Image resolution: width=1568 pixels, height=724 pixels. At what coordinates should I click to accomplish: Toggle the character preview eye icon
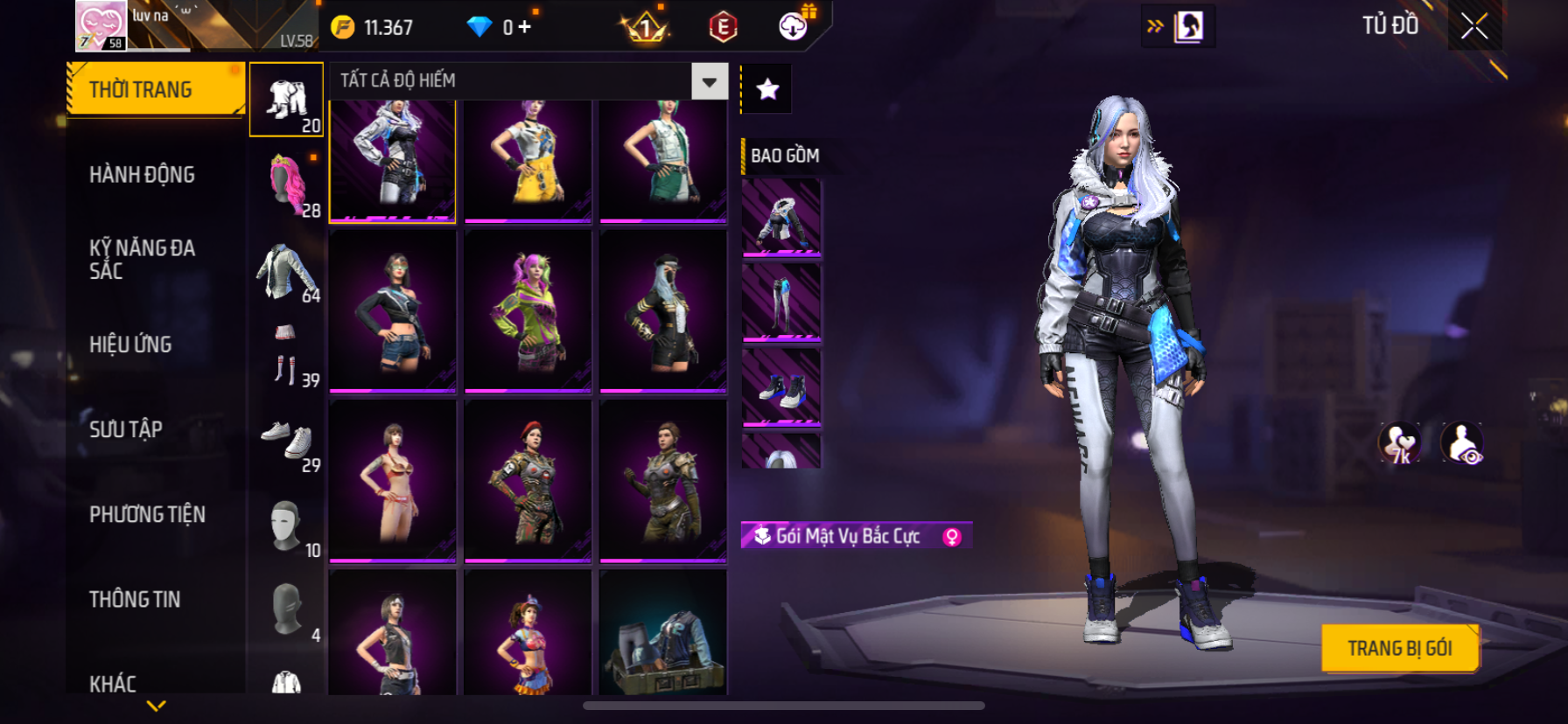point(1462,442)
